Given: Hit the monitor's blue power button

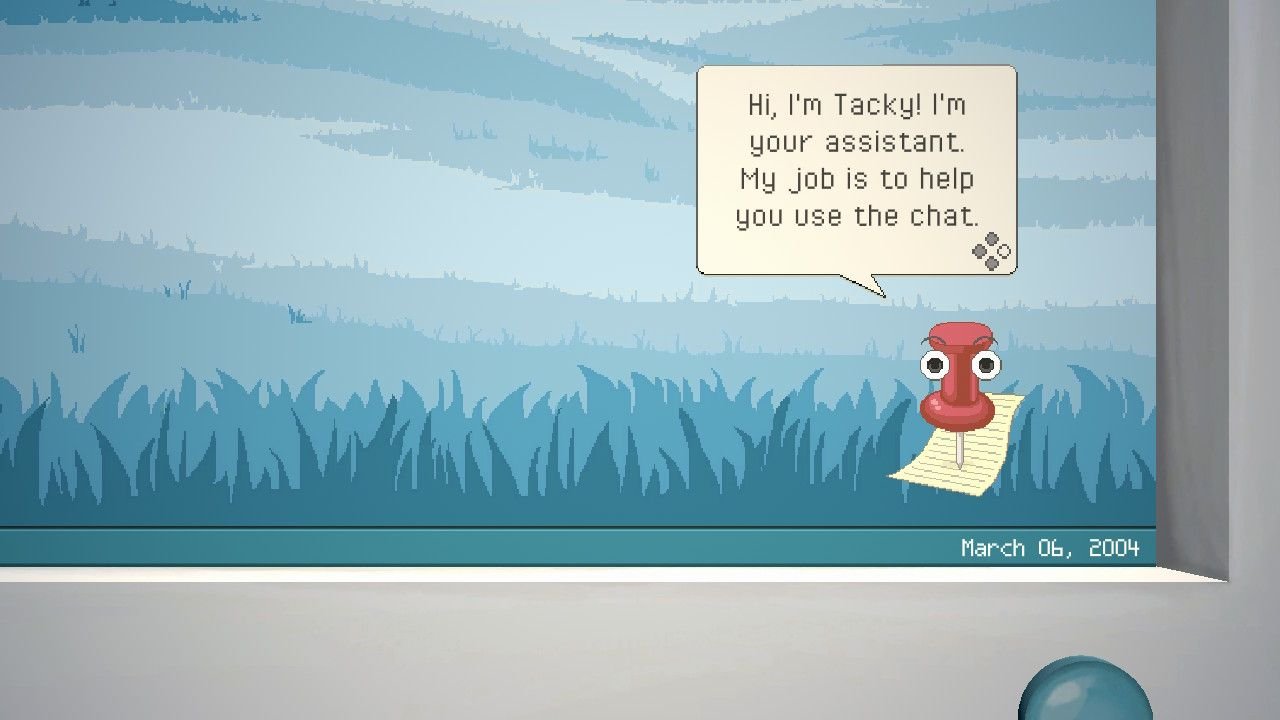Looking at the screenshot, I should pyautogui.click(x=1085, y=692).
